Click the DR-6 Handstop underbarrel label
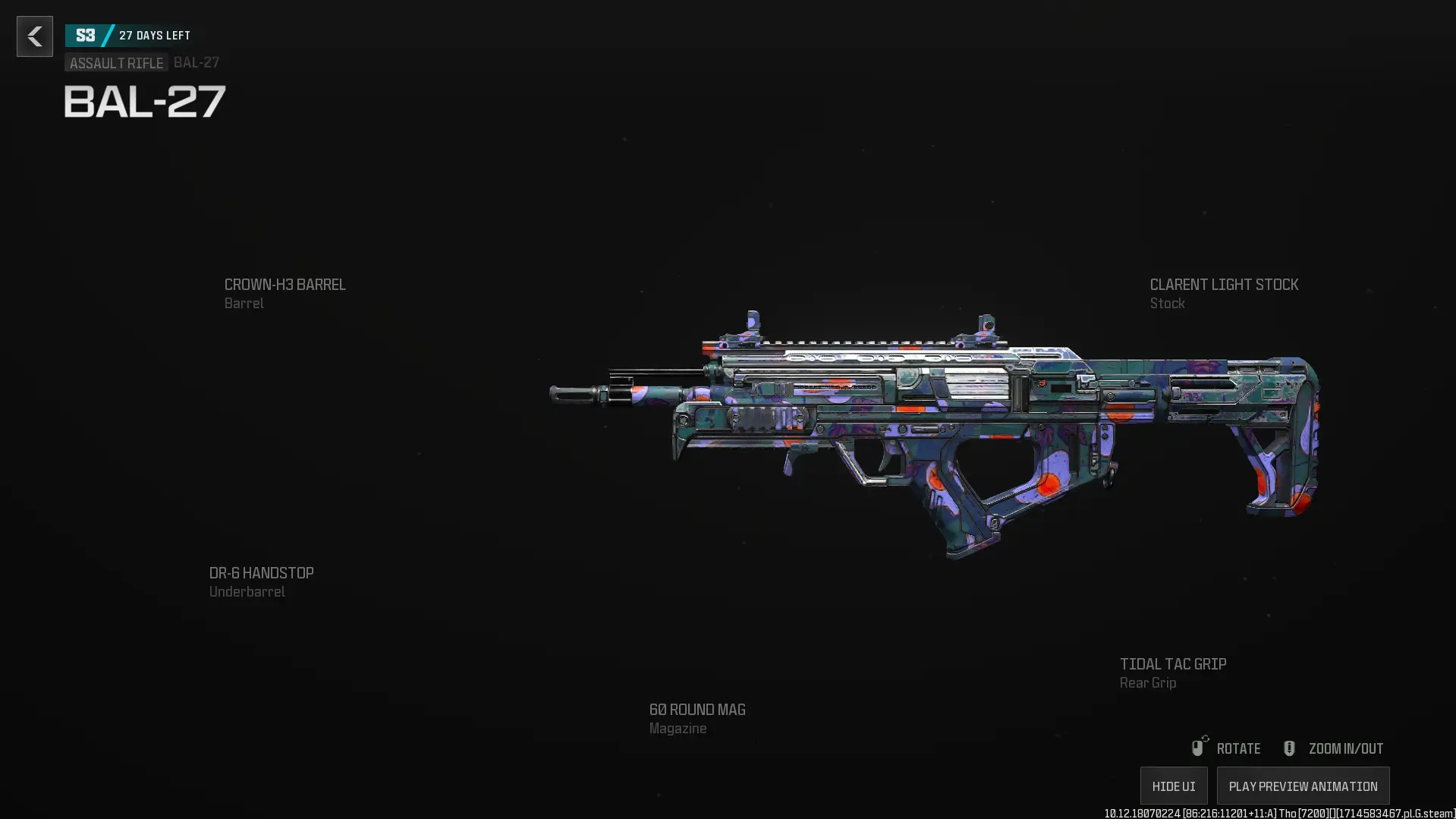The height and width of the screenshot is (819, 1456). (261, 581)
